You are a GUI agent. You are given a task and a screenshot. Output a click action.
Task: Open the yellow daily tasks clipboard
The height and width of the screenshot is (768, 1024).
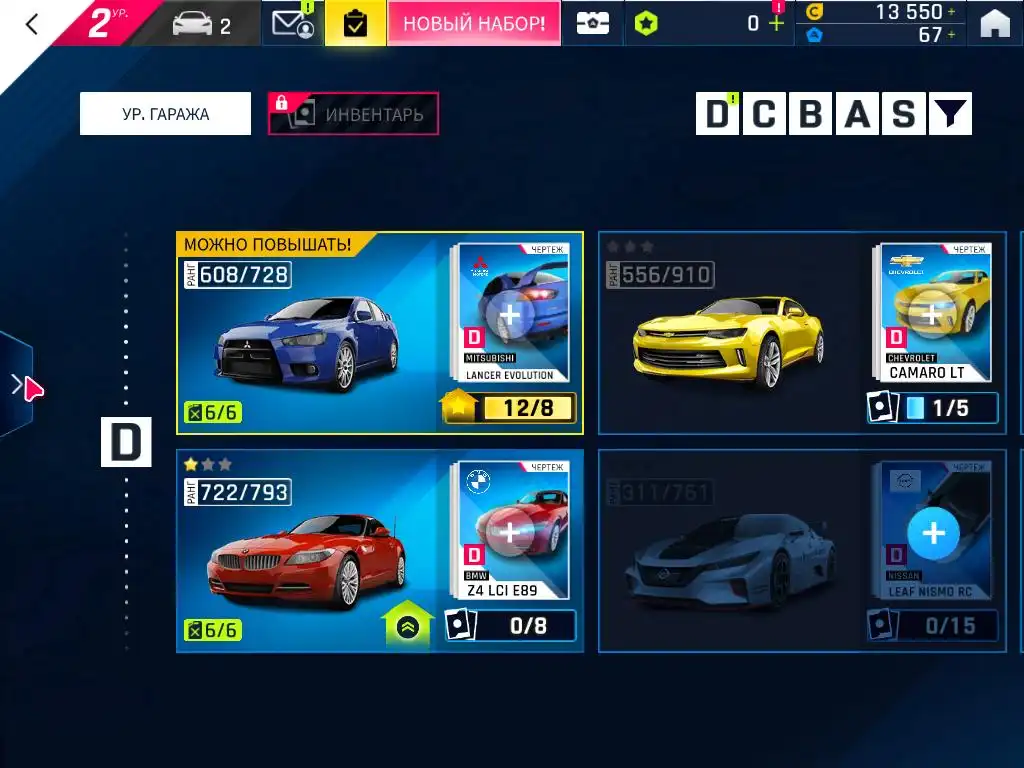coord(354,24)
